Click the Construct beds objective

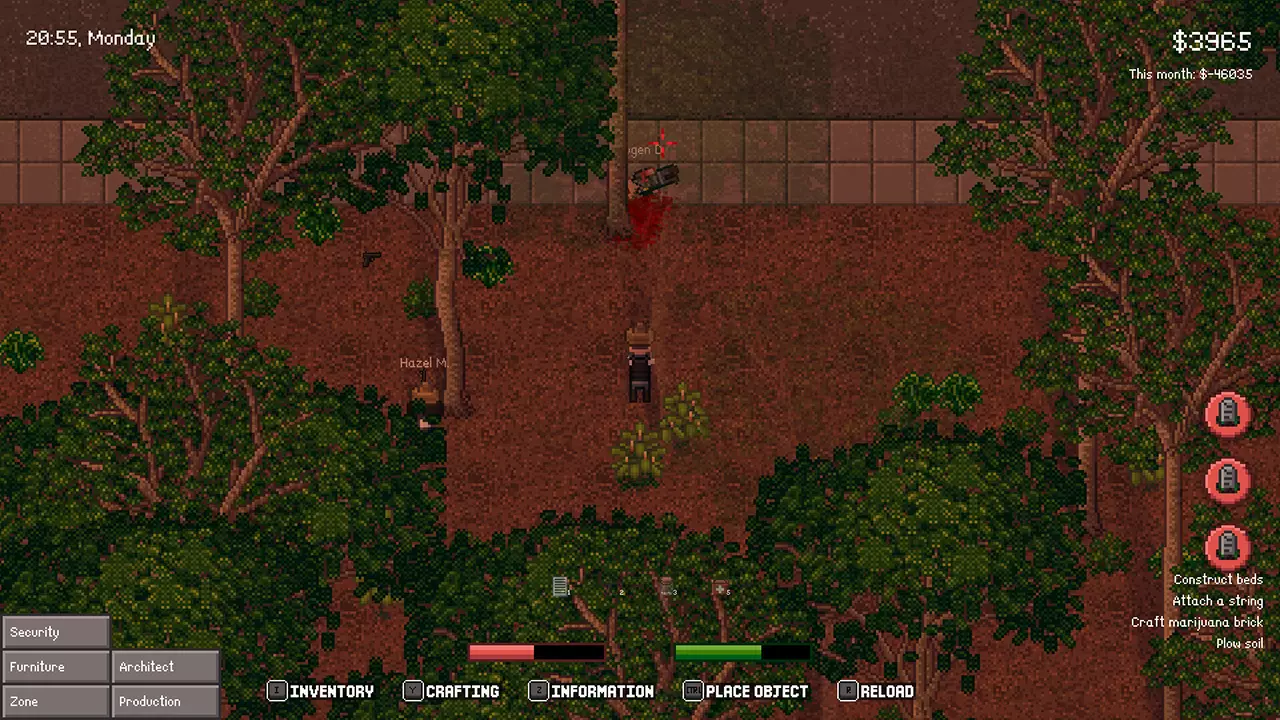coord(1217,580)
